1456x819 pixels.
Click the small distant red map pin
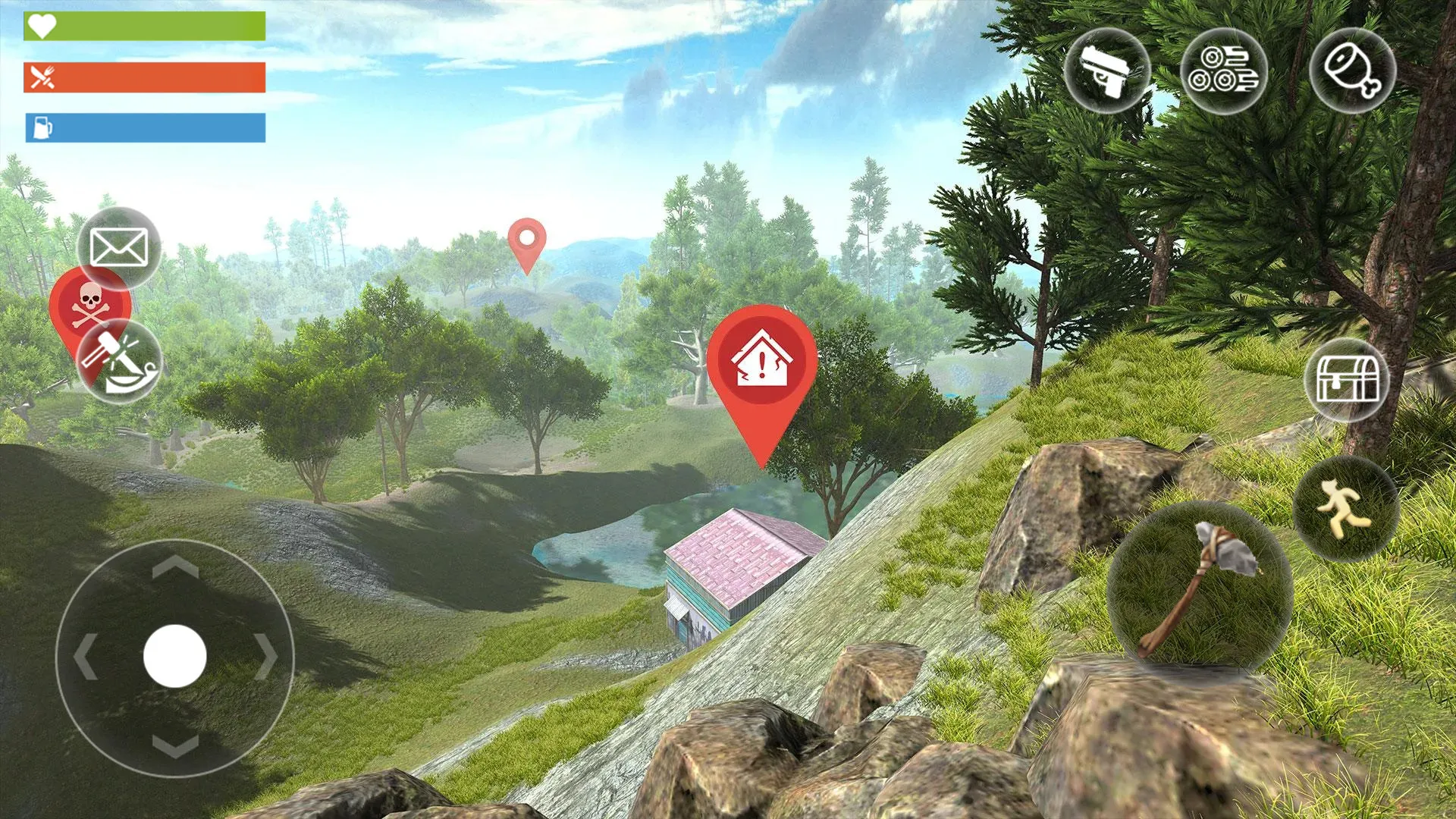[527, 237]
